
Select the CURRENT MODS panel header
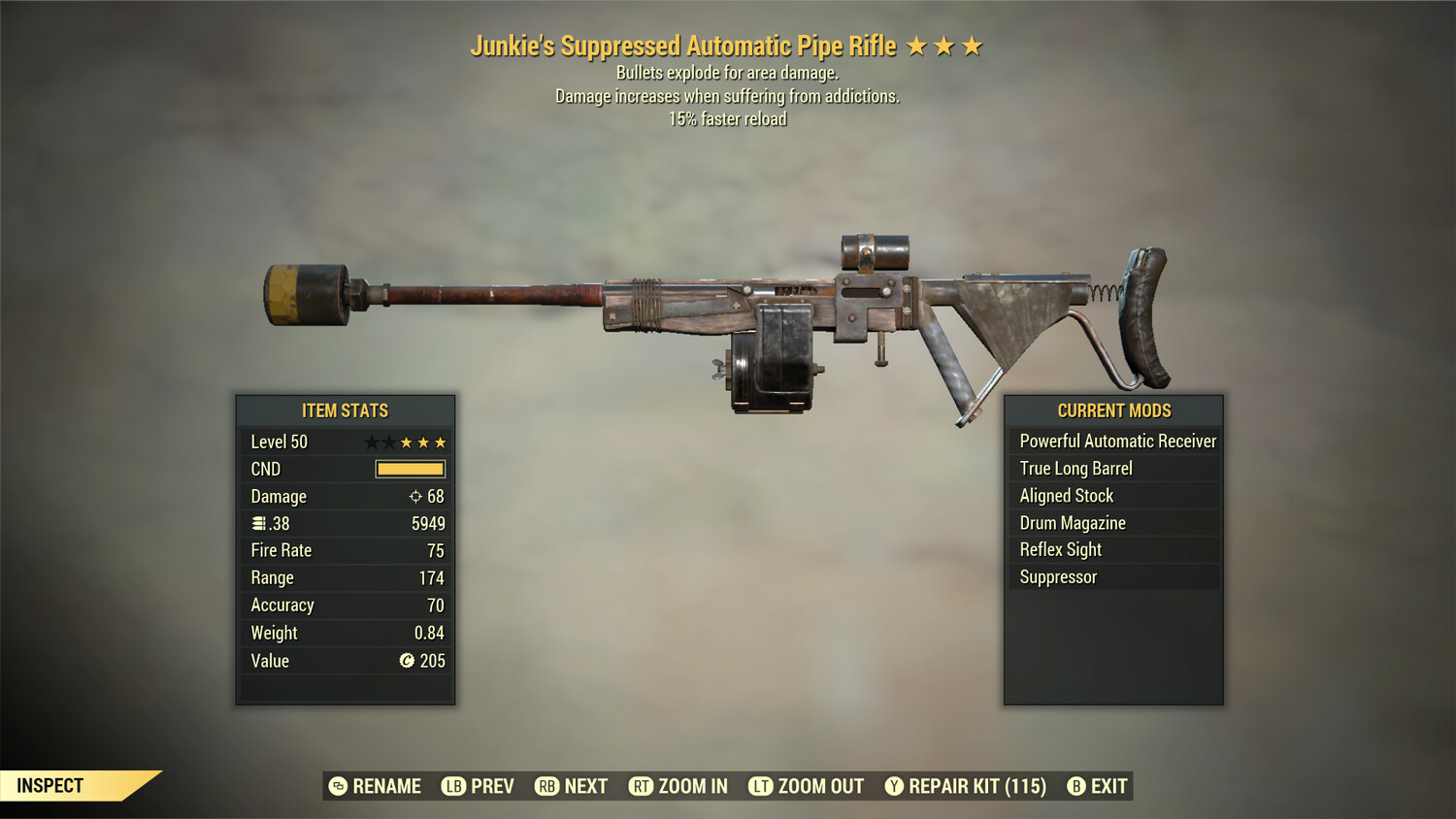click(x=1113, y=410)
